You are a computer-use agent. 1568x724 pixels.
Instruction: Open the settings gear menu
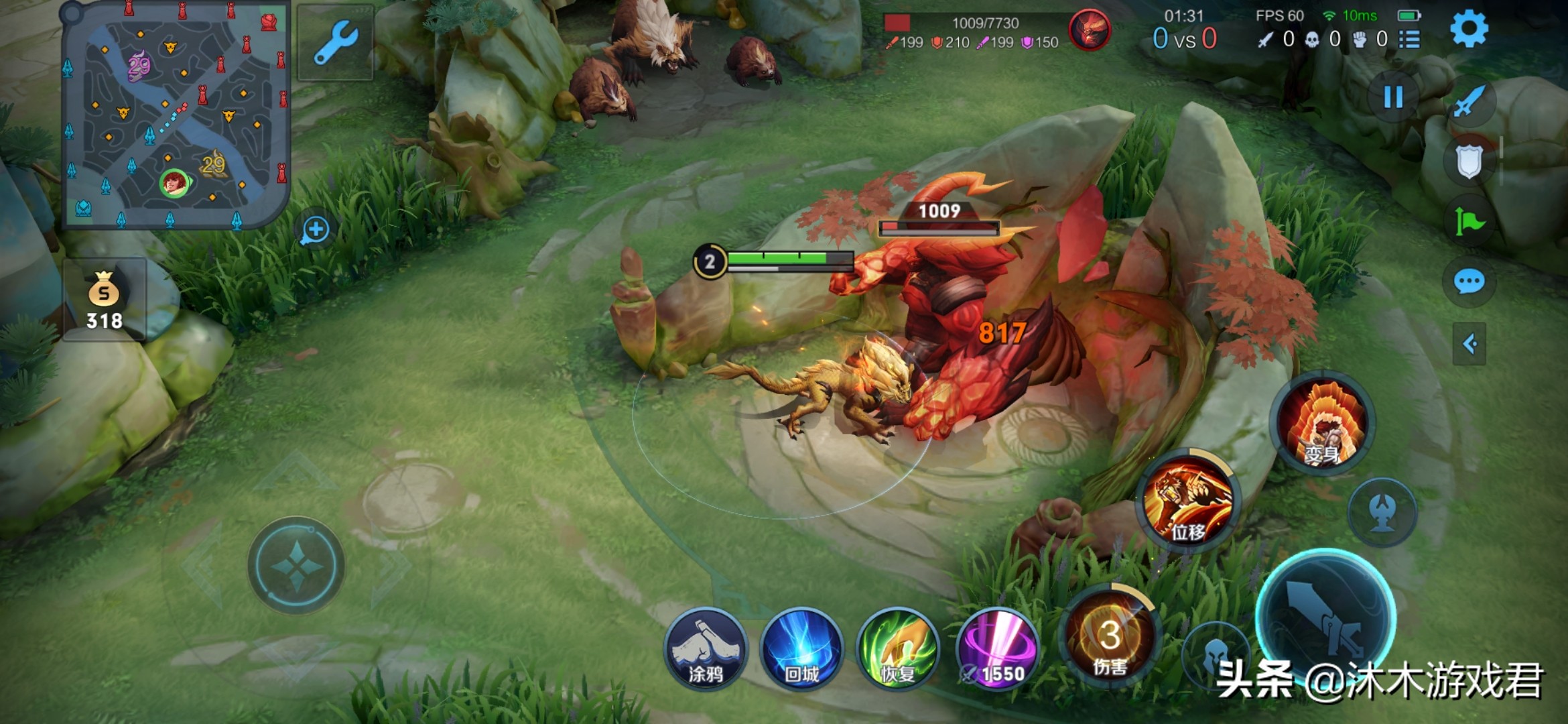click(1469, 29)
